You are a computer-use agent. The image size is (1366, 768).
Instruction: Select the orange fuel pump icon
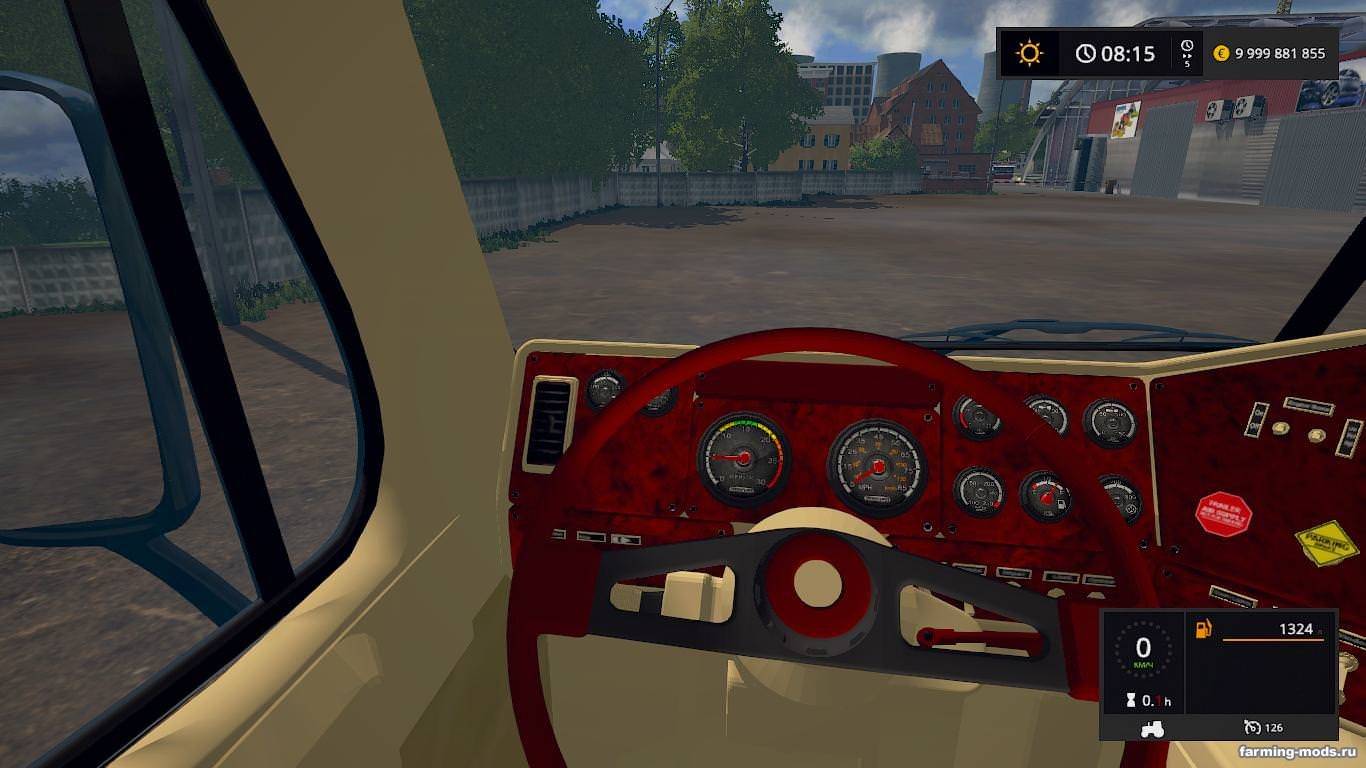pos(1204,629)
